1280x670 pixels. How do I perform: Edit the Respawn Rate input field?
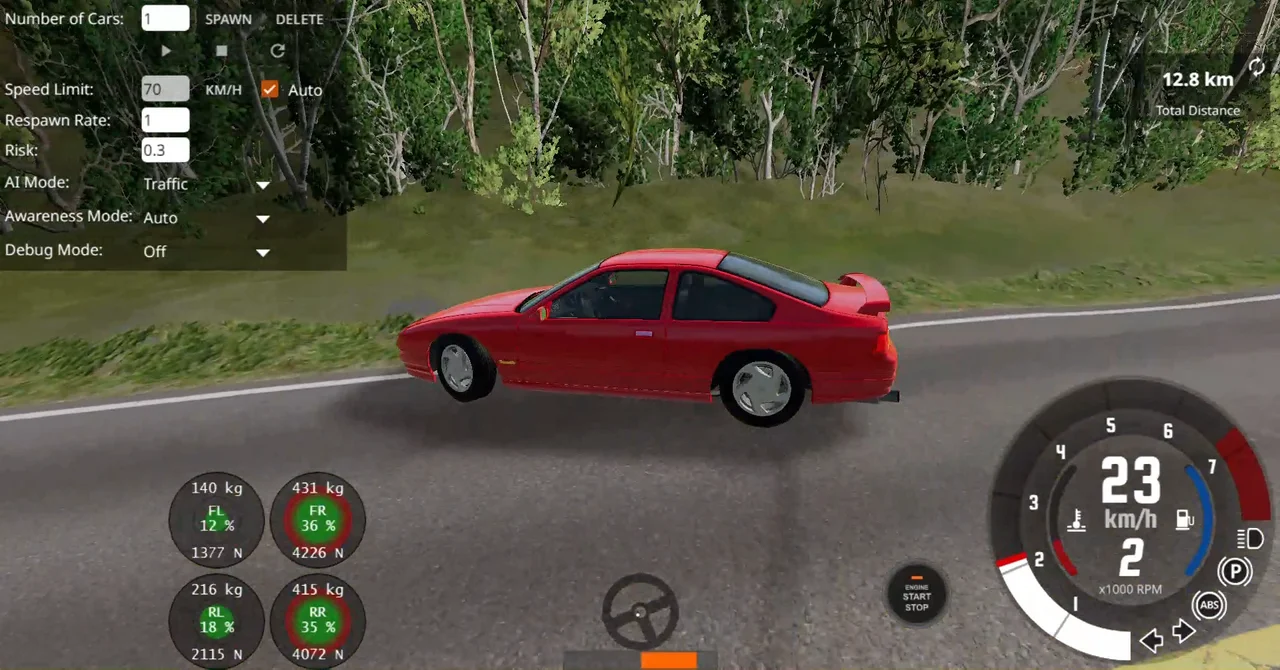(x=165, y=120)
